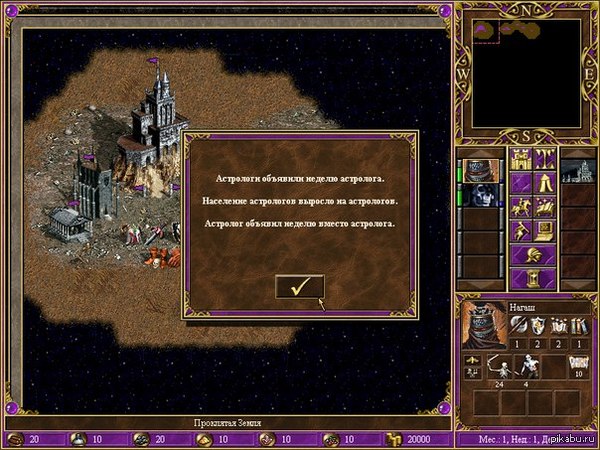Confirm the astrologers' message with the checkmark
The width and height of the screenshot is (600, 450).
[299, 286]
